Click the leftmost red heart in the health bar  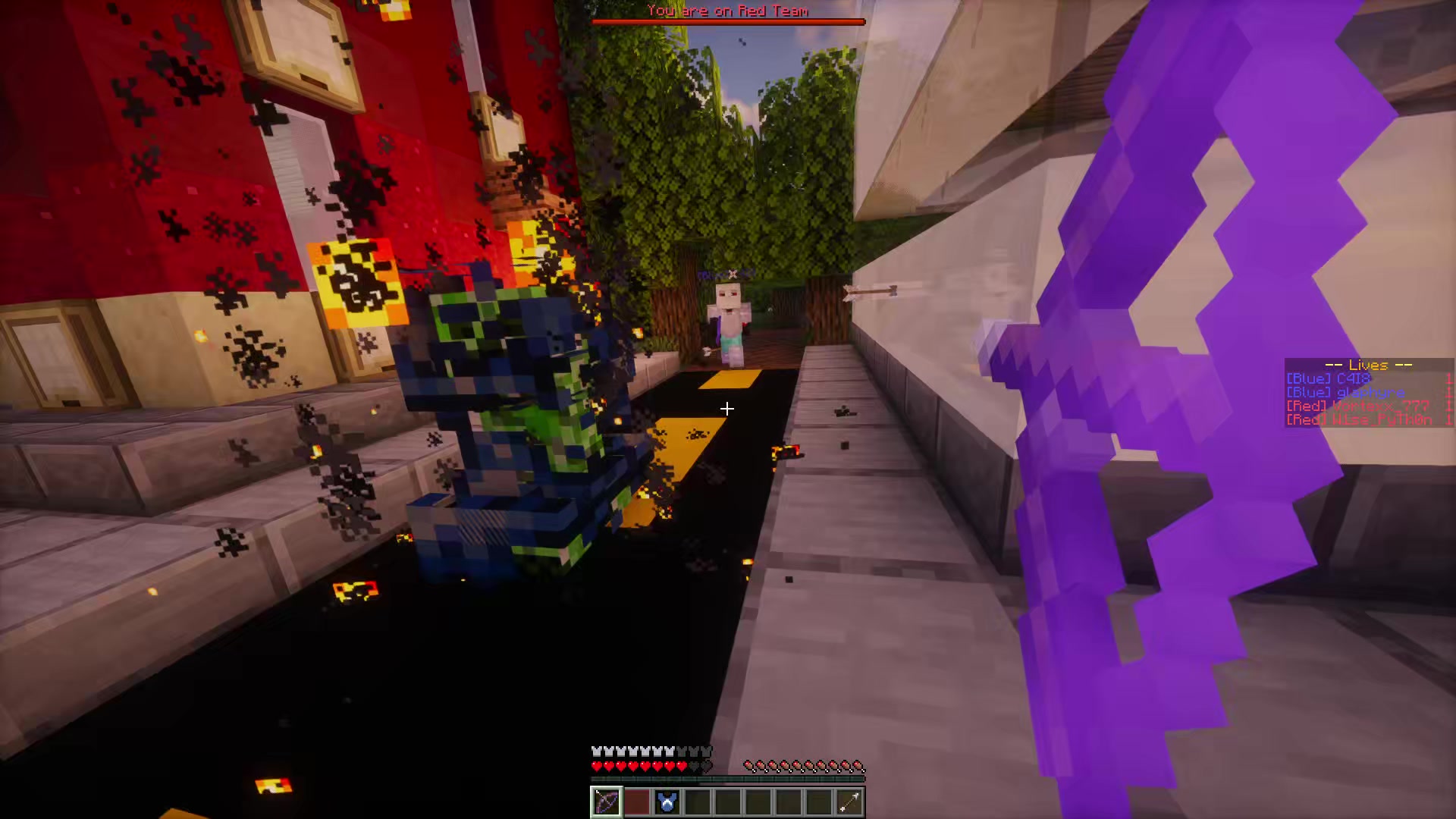pyautogui.click(x=596, y=766)
